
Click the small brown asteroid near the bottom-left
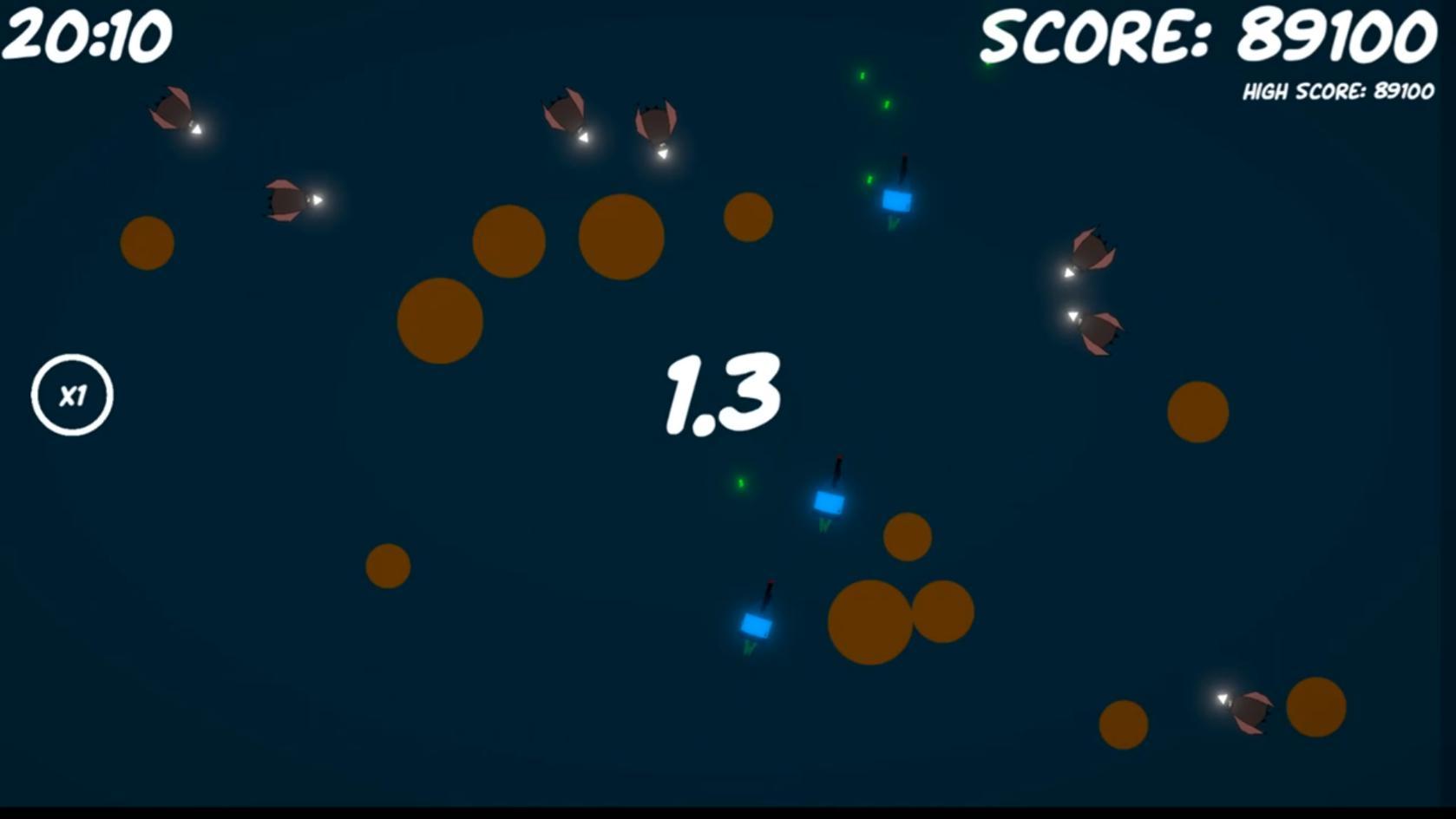pyautogui.click(x=387, y=564)
